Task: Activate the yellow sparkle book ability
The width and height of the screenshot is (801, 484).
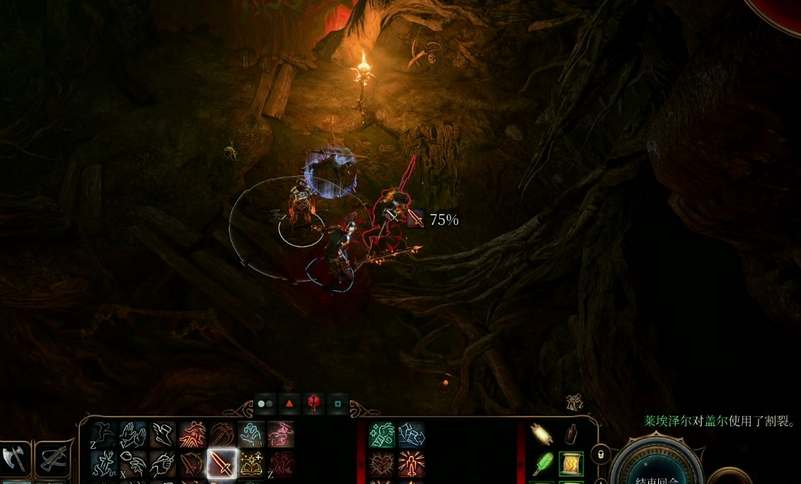Action: coord(250,462)
